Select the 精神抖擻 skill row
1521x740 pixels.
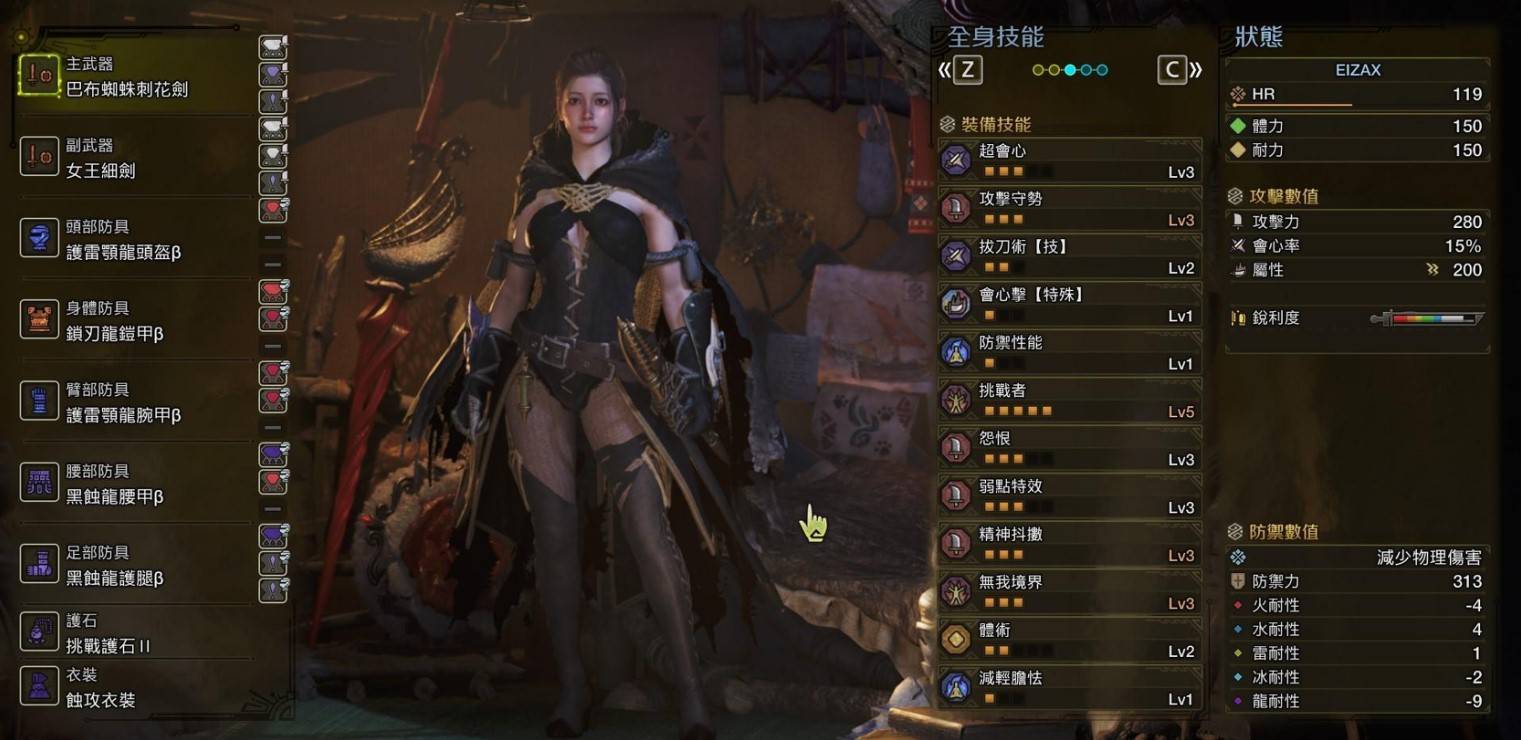coord(1069,545)
